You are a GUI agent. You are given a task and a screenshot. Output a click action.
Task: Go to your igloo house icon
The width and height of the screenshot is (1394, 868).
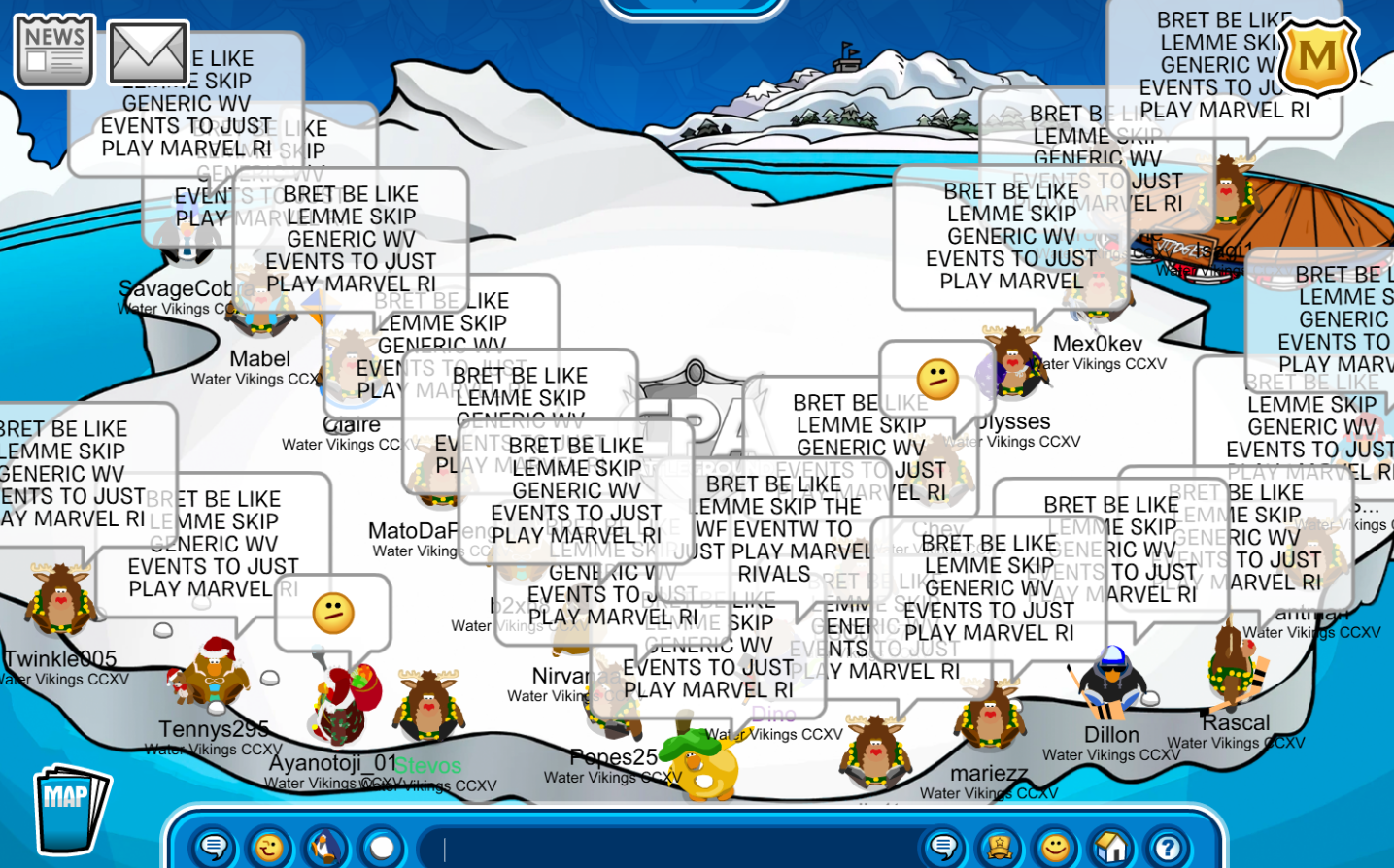(1111, 848)
